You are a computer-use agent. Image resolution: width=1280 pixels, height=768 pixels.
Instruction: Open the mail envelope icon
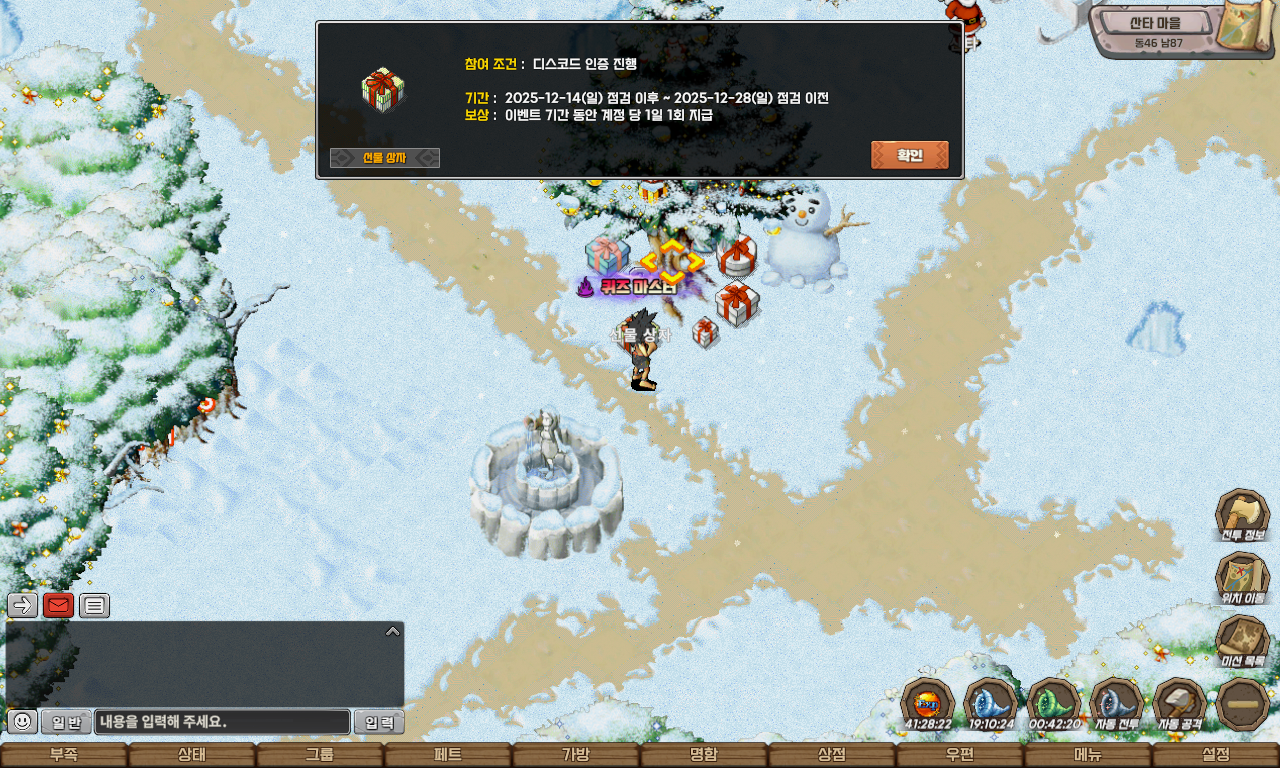[58, 604]
